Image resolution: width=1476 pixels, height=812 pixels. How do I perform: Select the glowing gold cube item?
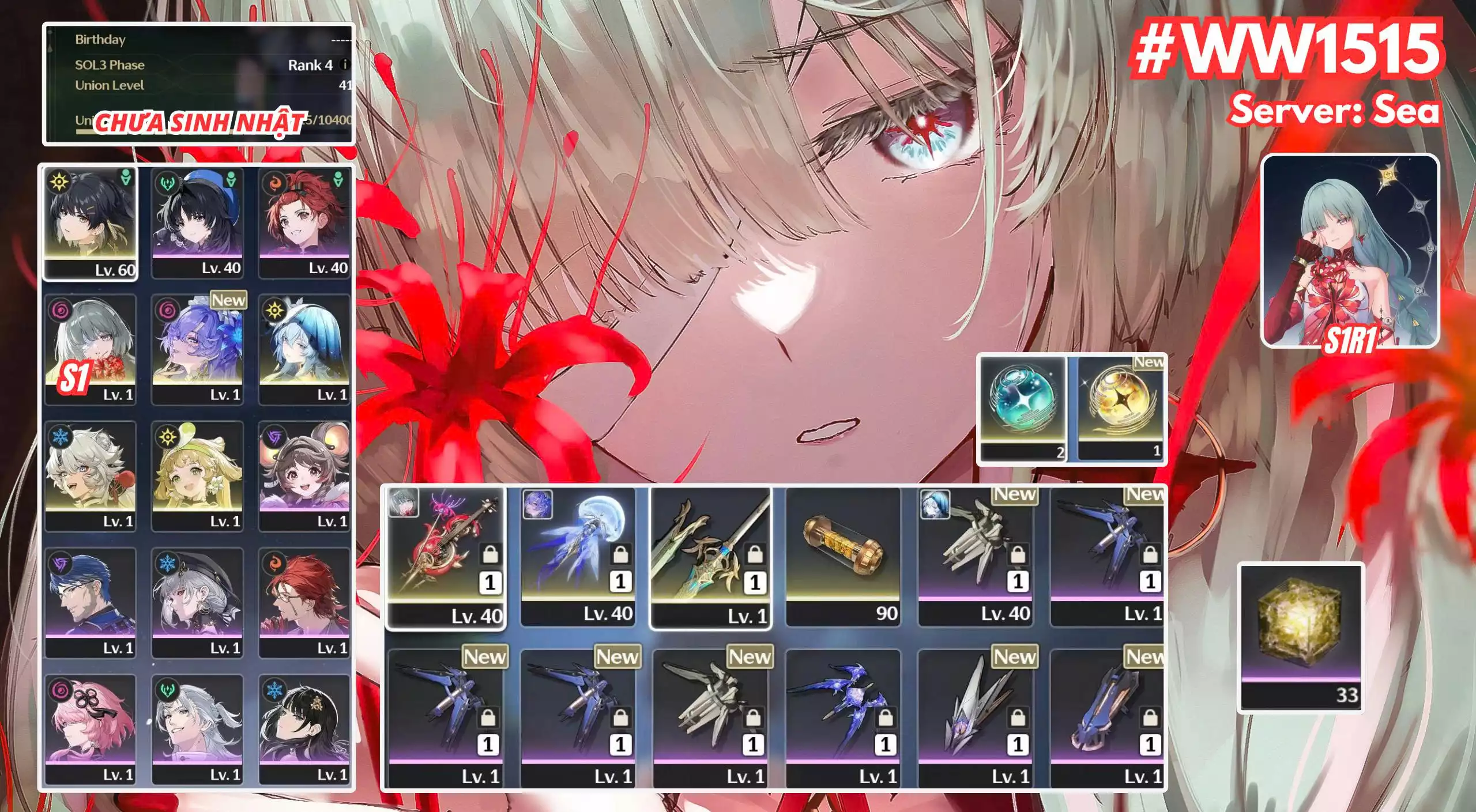click(x=1301, y=637)
